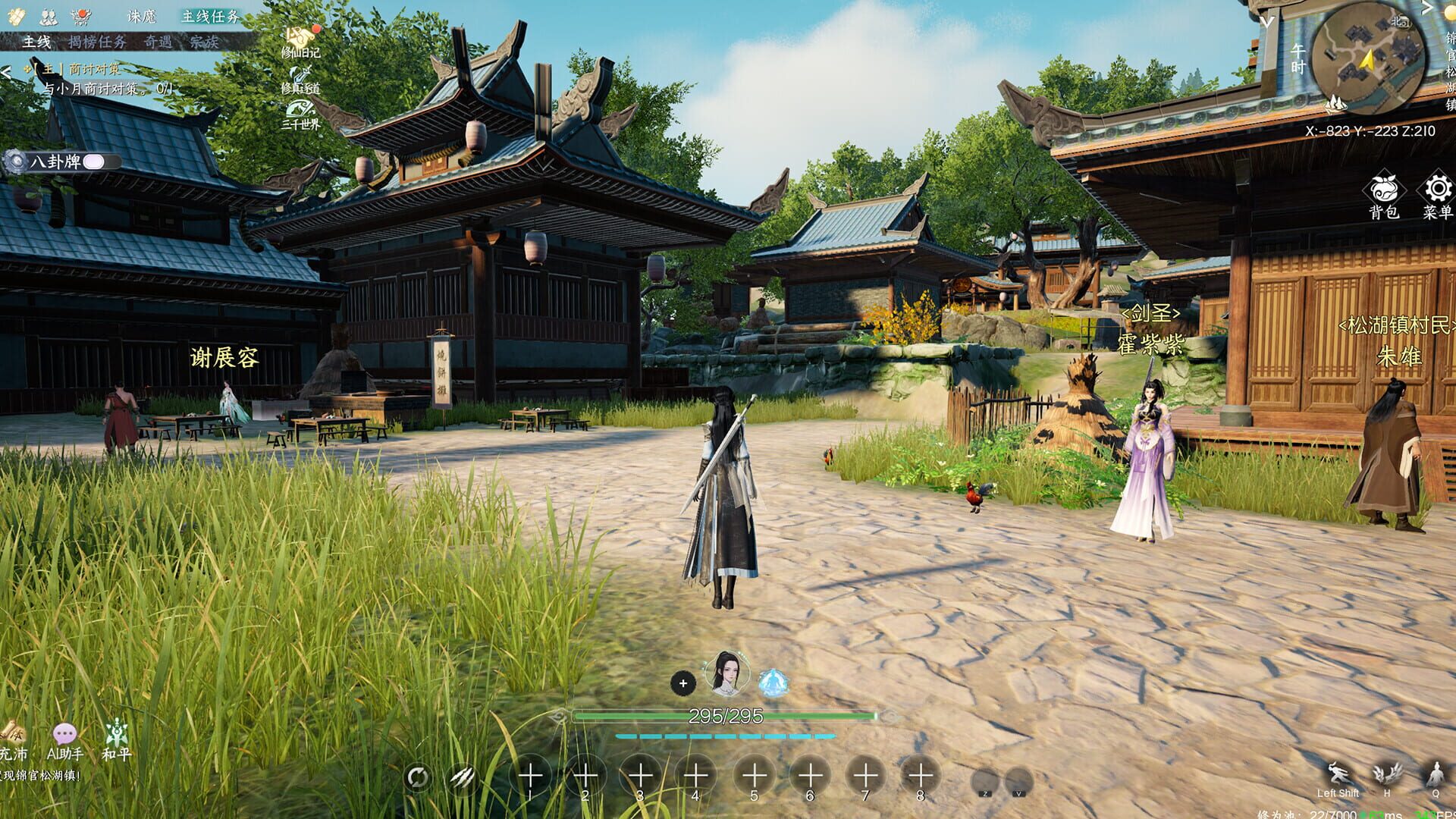Viewport: 1456px width, 819px height.
Task: Open the 菜单 settings gear
Action: click(x=1436, y=190)
